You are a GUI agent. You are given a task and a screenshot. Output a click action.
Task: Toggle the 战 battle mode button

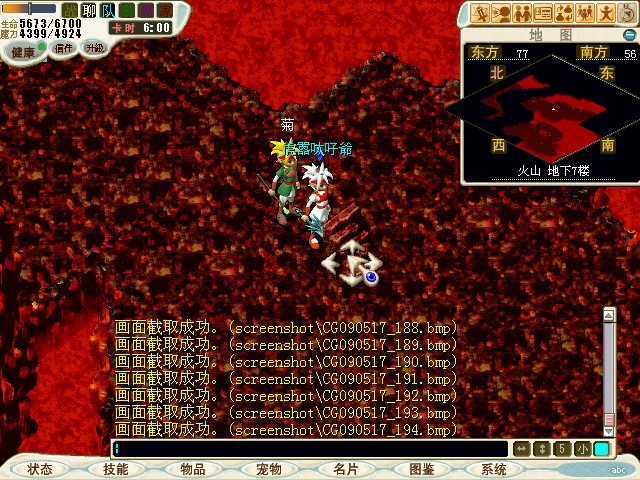(x=69, y=9)
